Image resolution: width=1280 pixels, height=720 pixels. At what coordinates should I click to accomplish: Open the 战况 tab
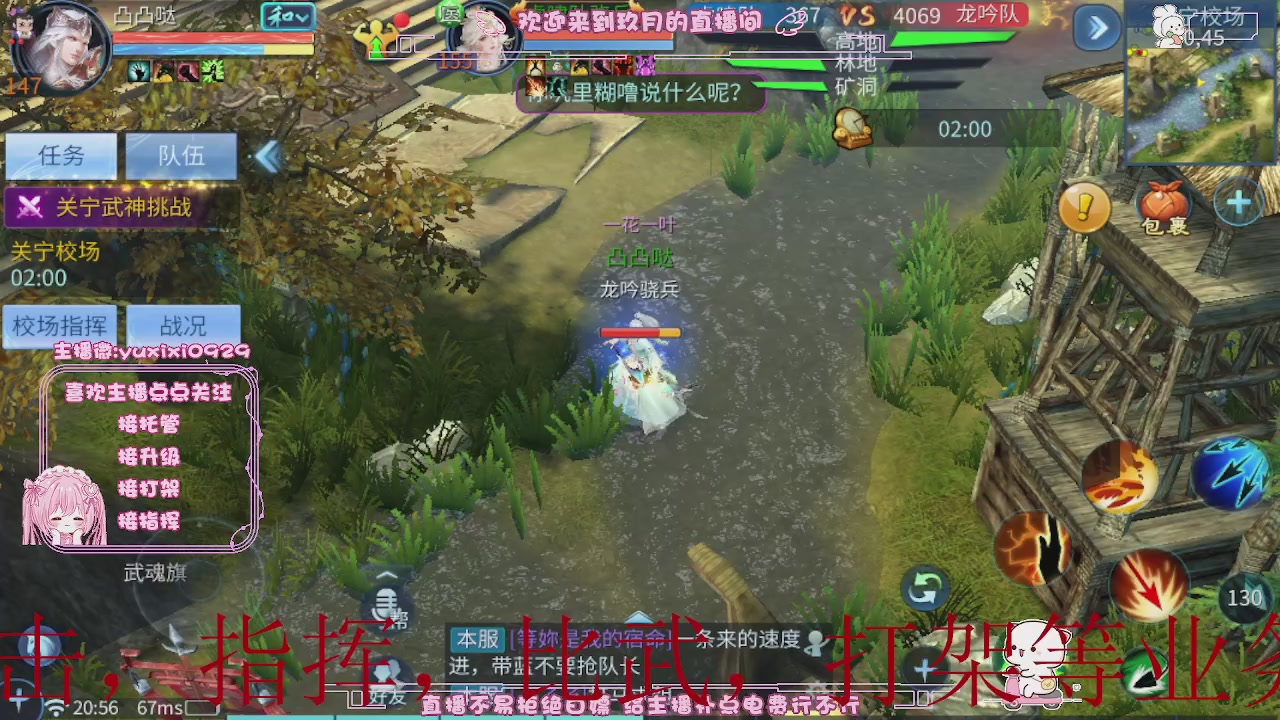click(x=186, y=324)
